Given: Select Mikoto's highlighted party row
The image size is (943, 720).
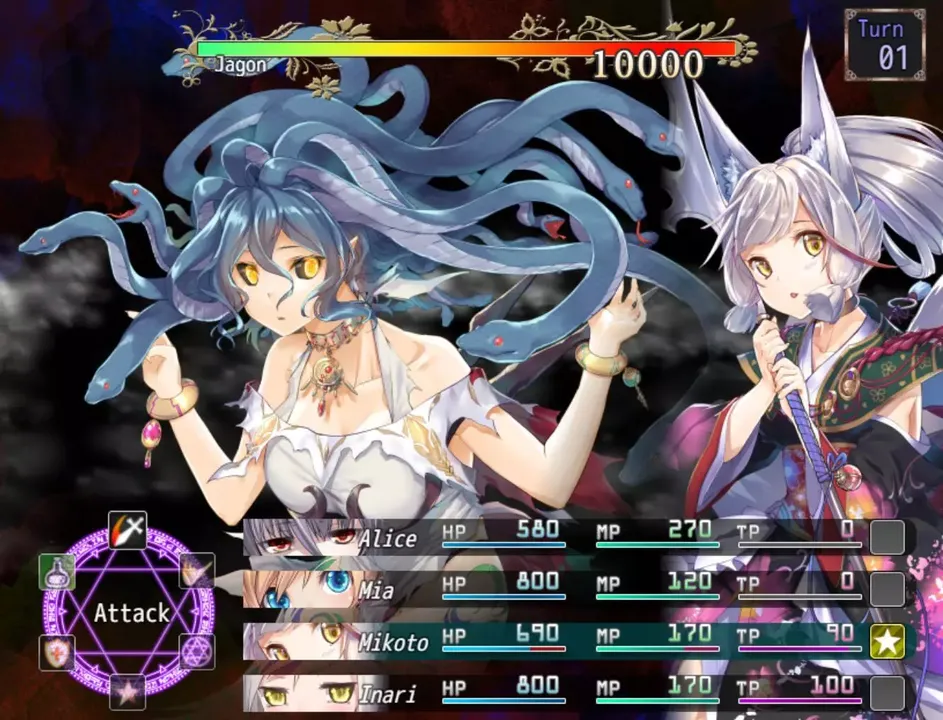Looking at the screenshot, I should point(560,641).
